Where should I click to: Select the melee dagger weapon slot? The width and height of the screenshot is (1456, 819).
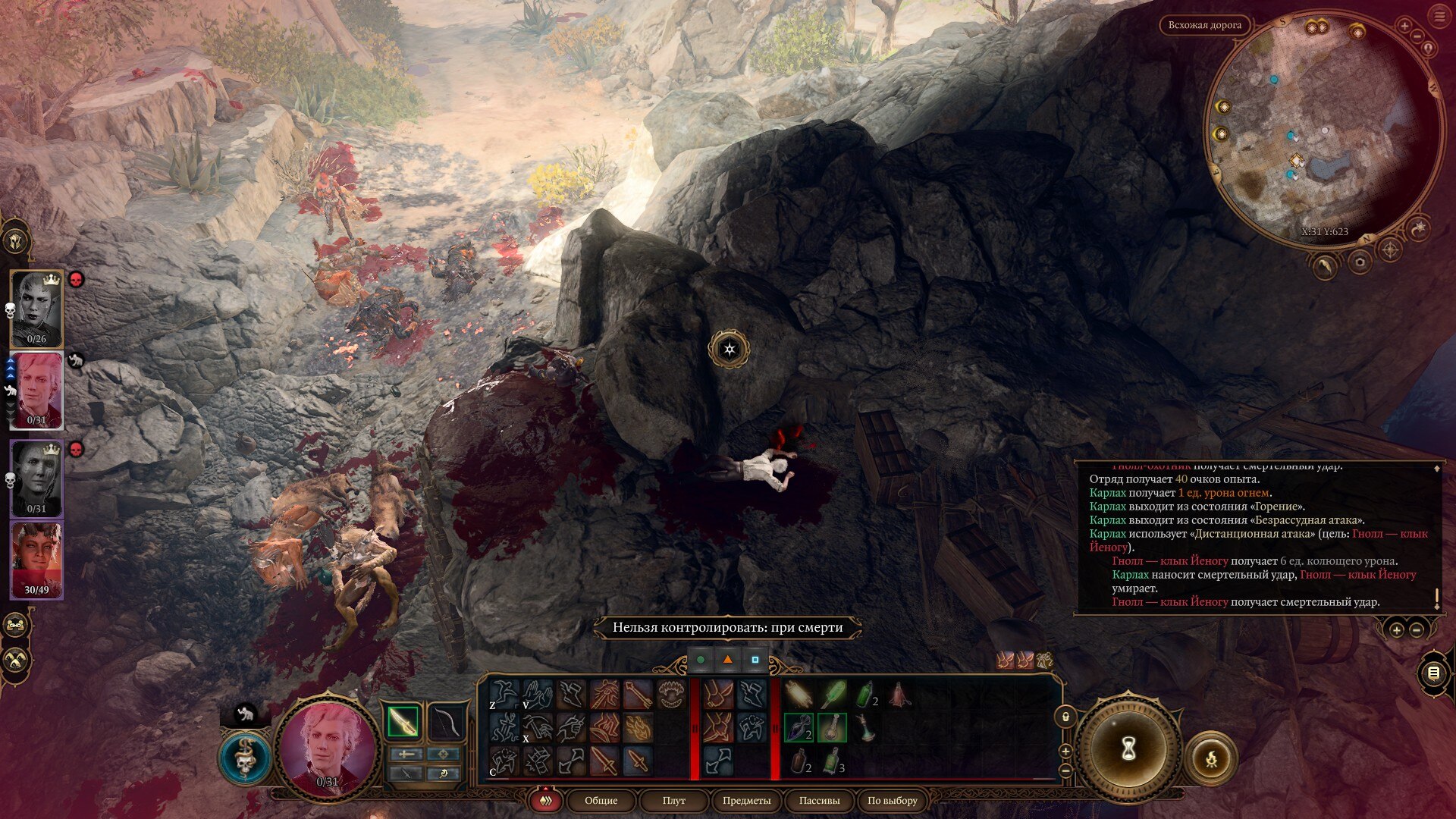(403, 722)
